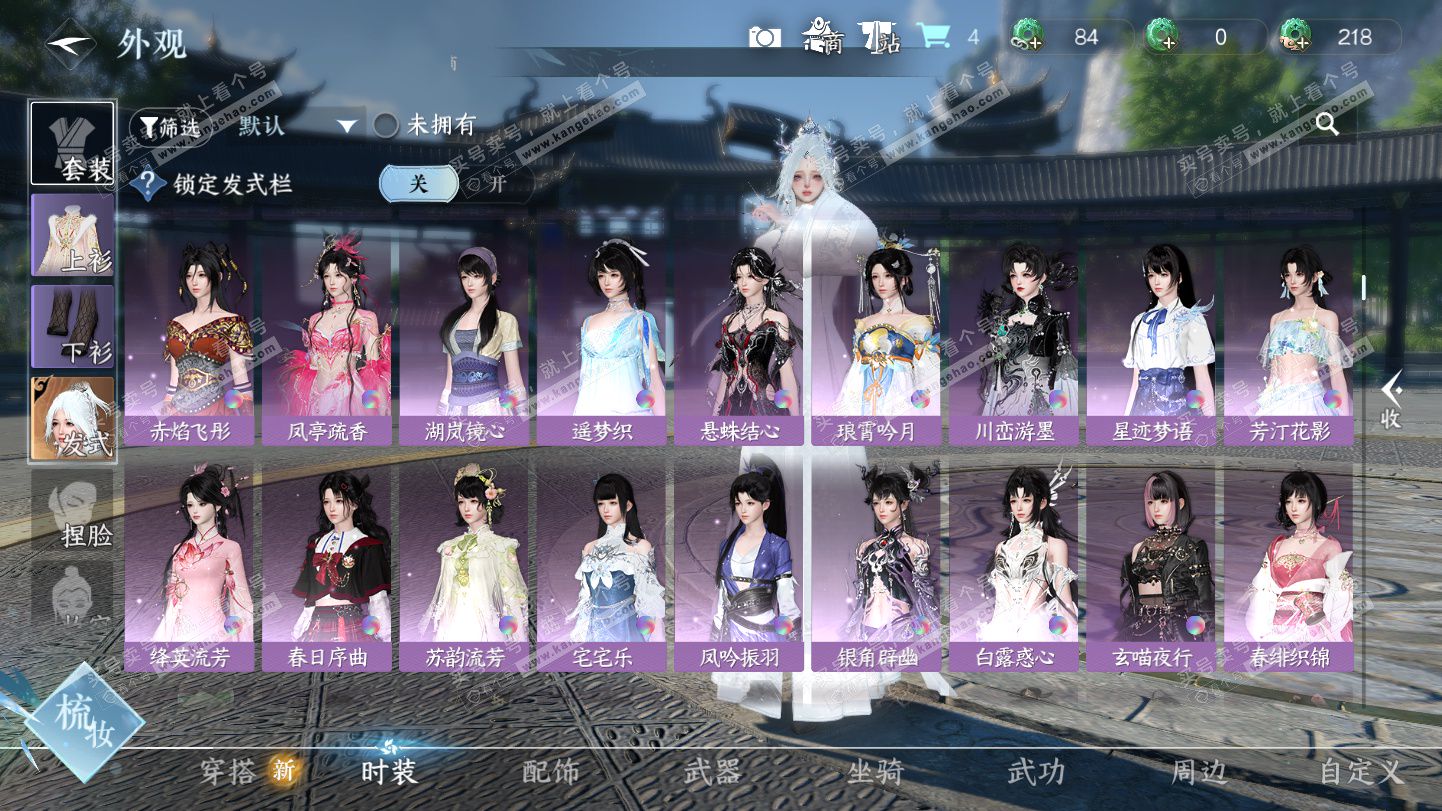Open the outfit search magnifier

[1327, 124]
